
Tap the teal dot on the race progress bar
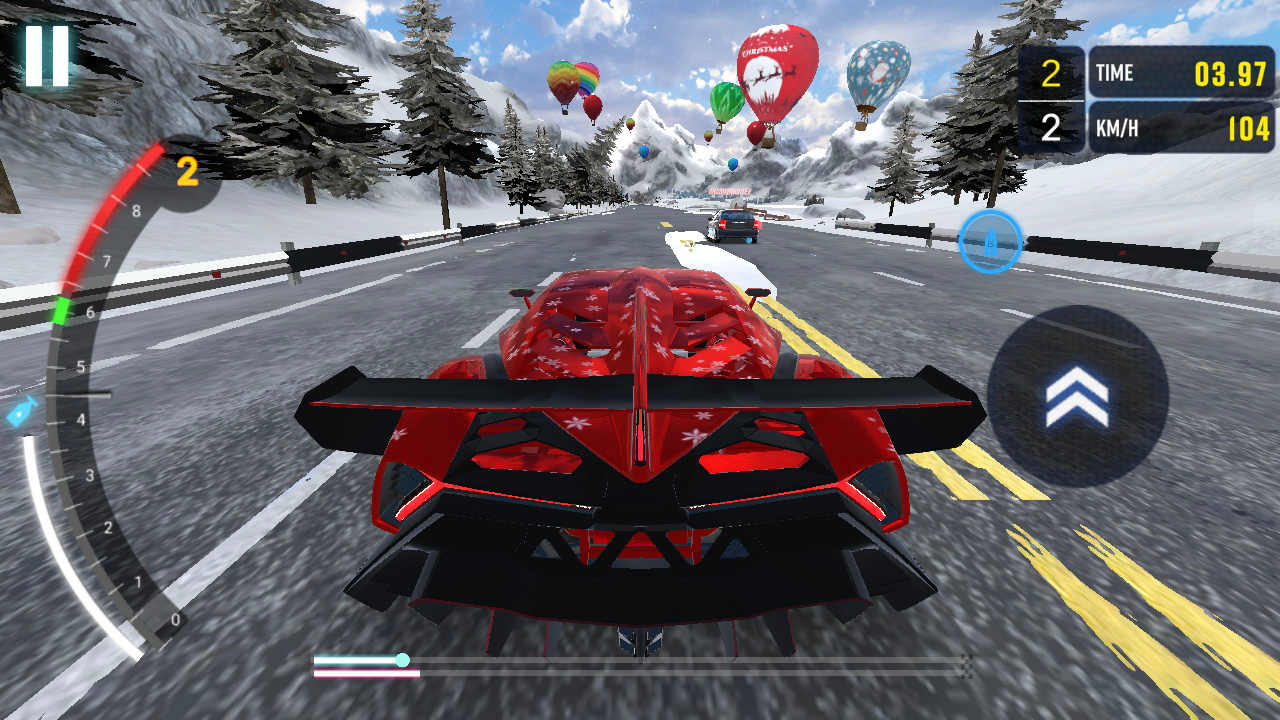tap(404, 661)
